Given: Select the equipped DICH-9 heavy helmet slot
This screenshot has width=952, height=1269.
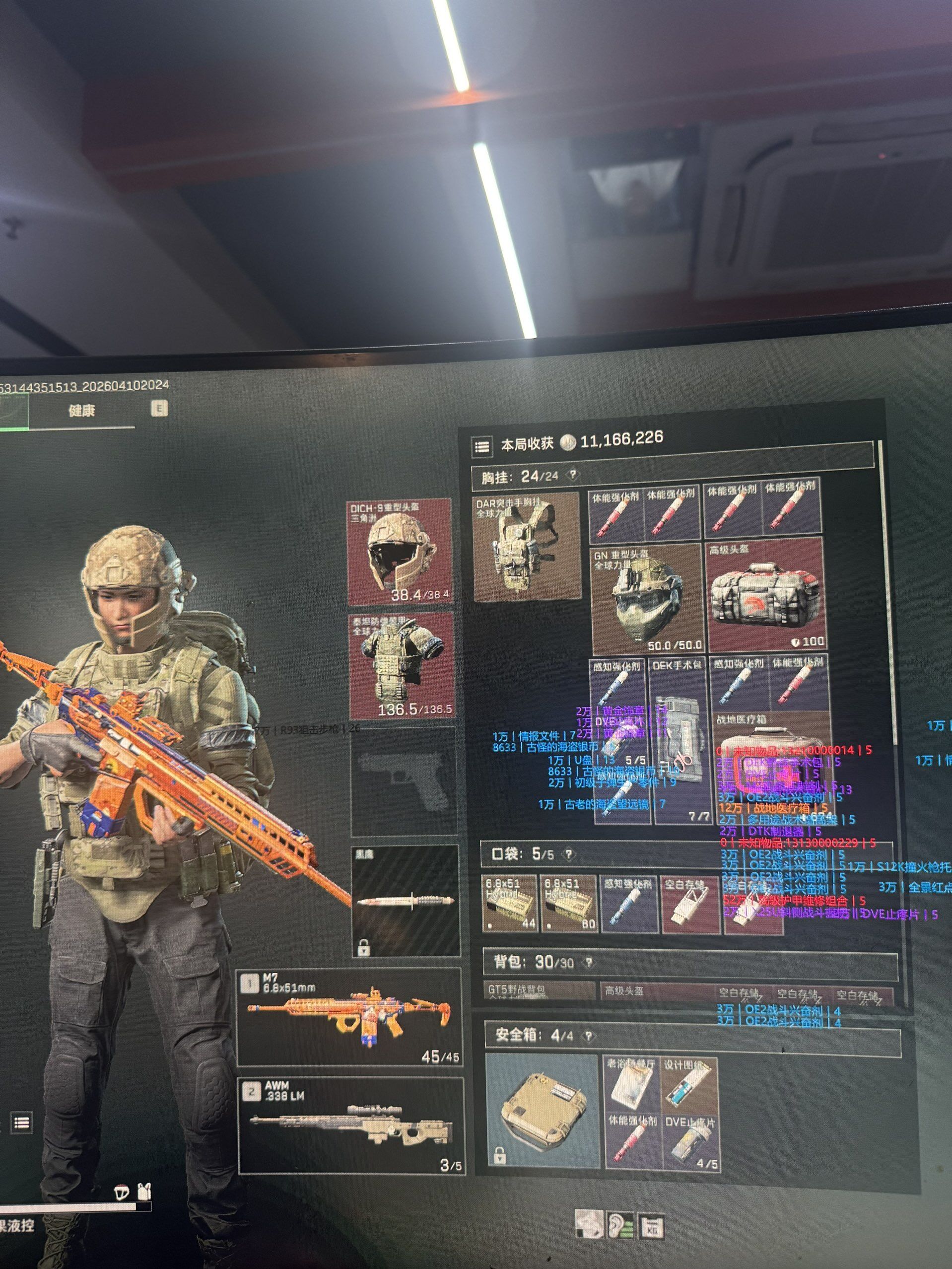Looking at the screenshot, I should coord(400,552).
